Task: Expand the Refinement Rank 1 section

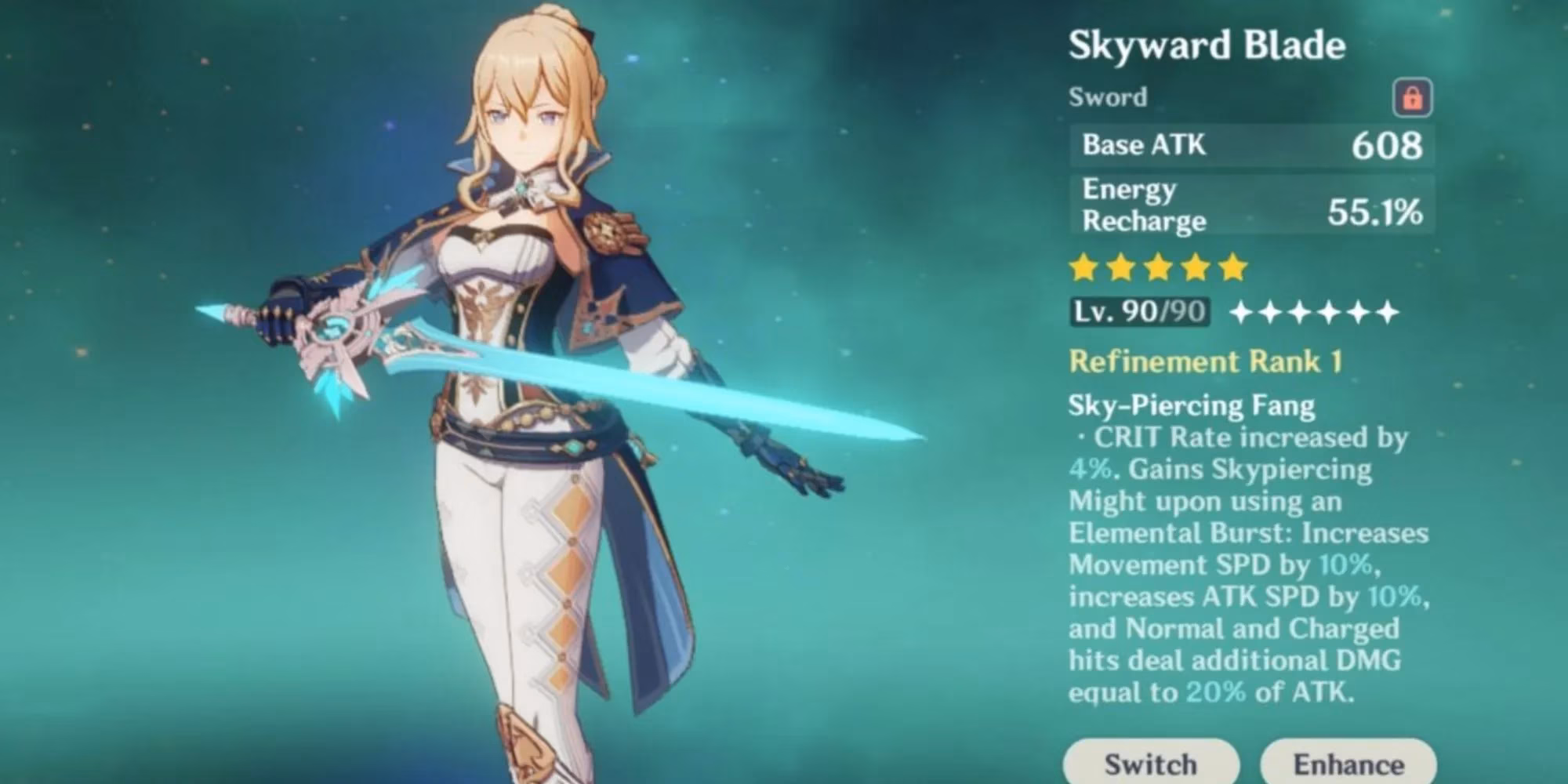Action: point(1207,361)
